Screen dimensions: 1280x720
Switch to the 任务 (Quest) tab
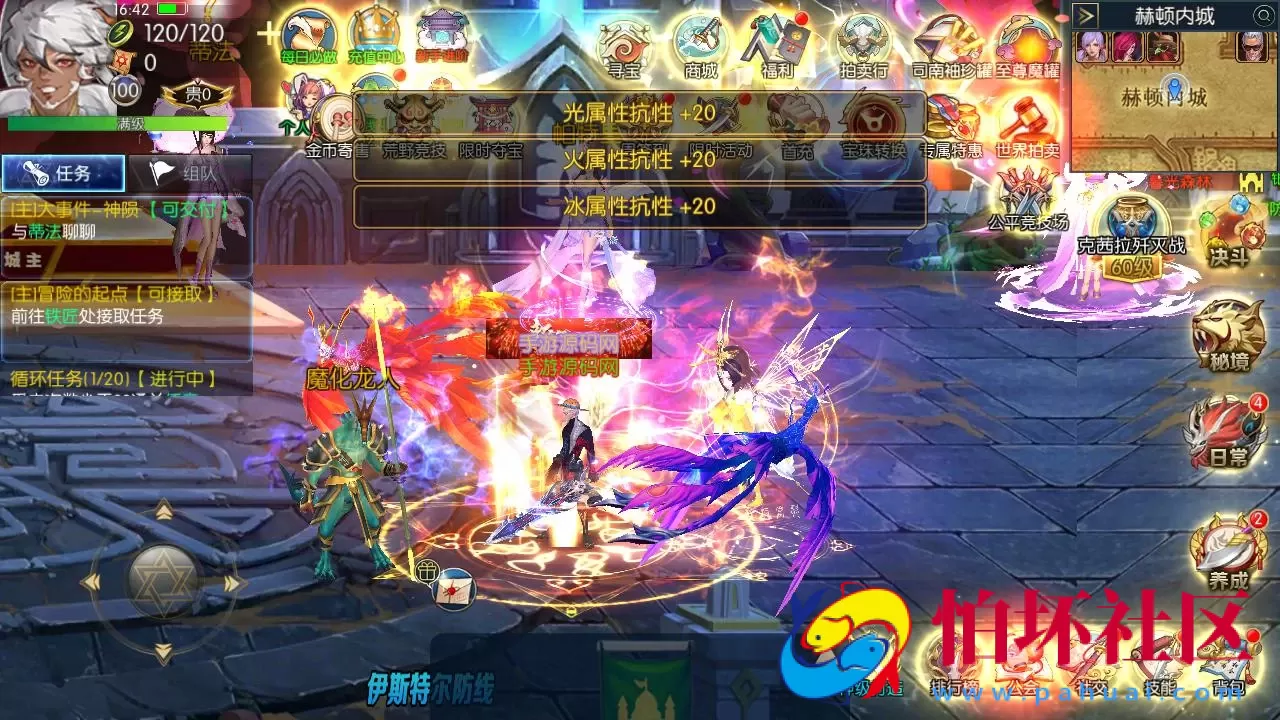pos(62,173)
